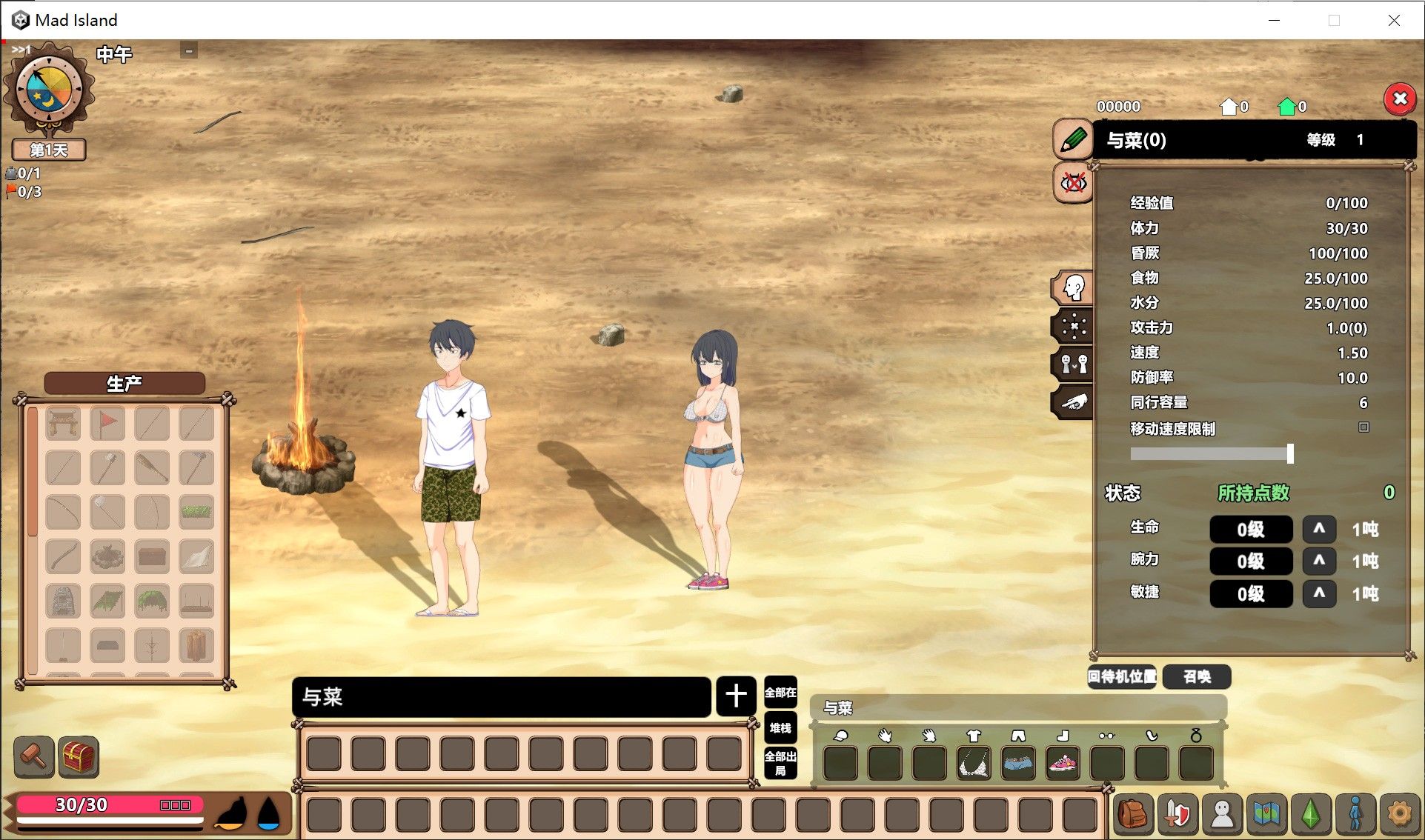Select the equipped pink sneakers slot
Viewport: 1425px width, 840px height.
tap(1063, 763)
